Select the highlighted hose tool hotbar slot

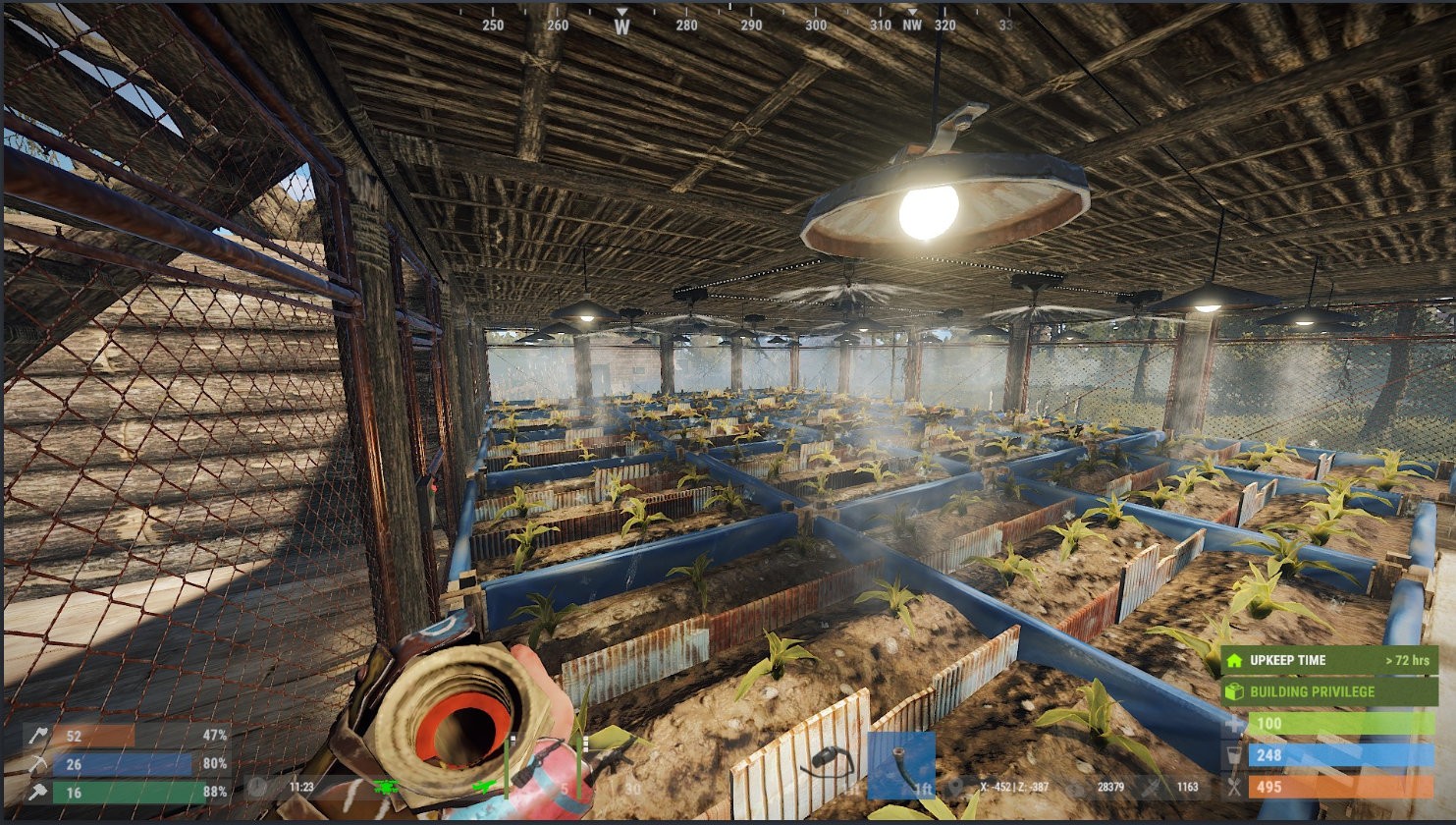(x=900, y=765)
